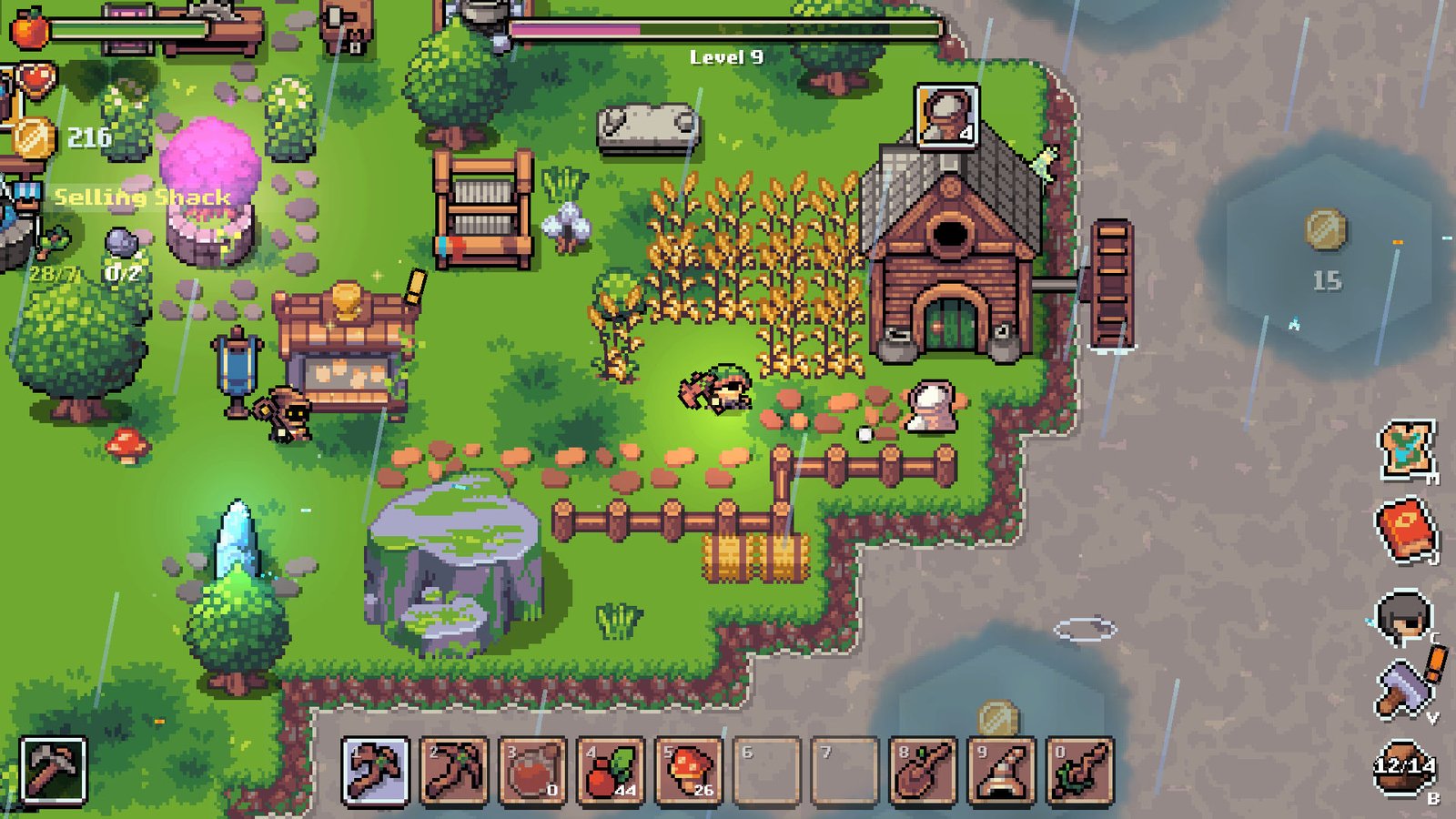Screen dimensions: 1456x819
Task: Select the red berries stack of 44
Action: point(610,770)
